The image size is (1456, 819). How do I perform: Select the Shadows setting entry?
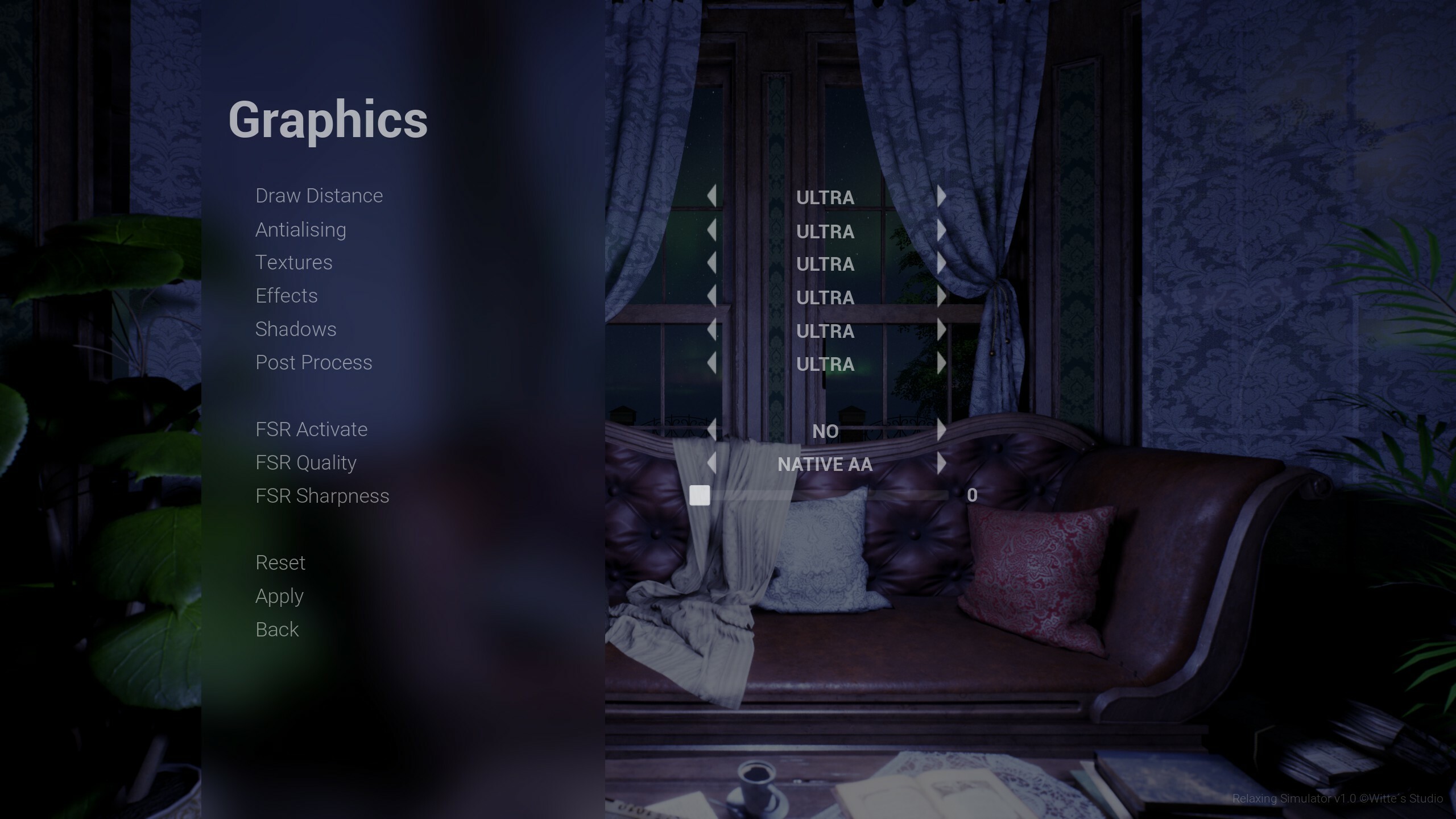pyautogui.click(x=296, y=329)
